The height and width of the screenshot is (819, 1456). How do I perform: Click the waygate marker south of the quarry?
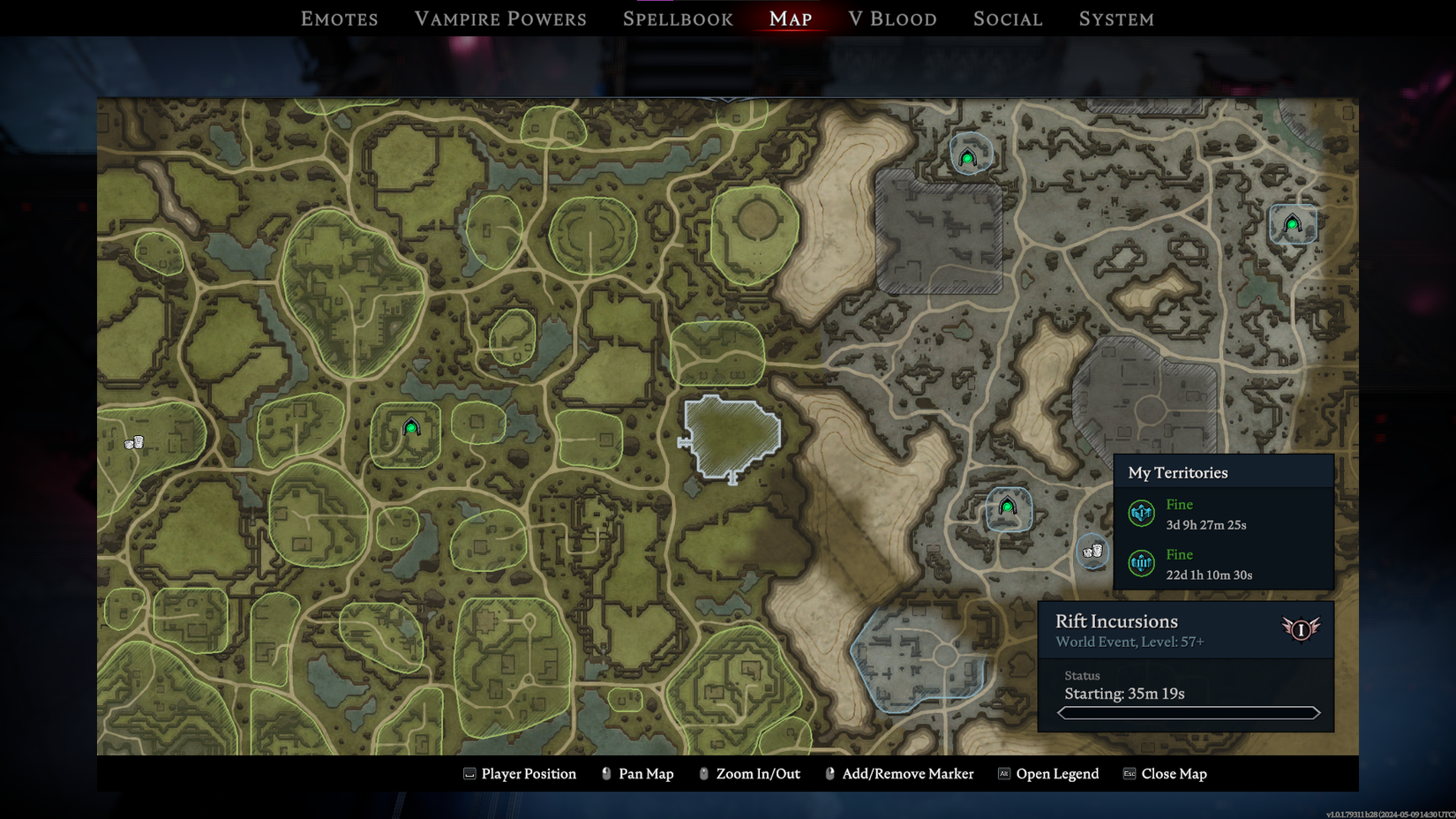[1009, 507]
